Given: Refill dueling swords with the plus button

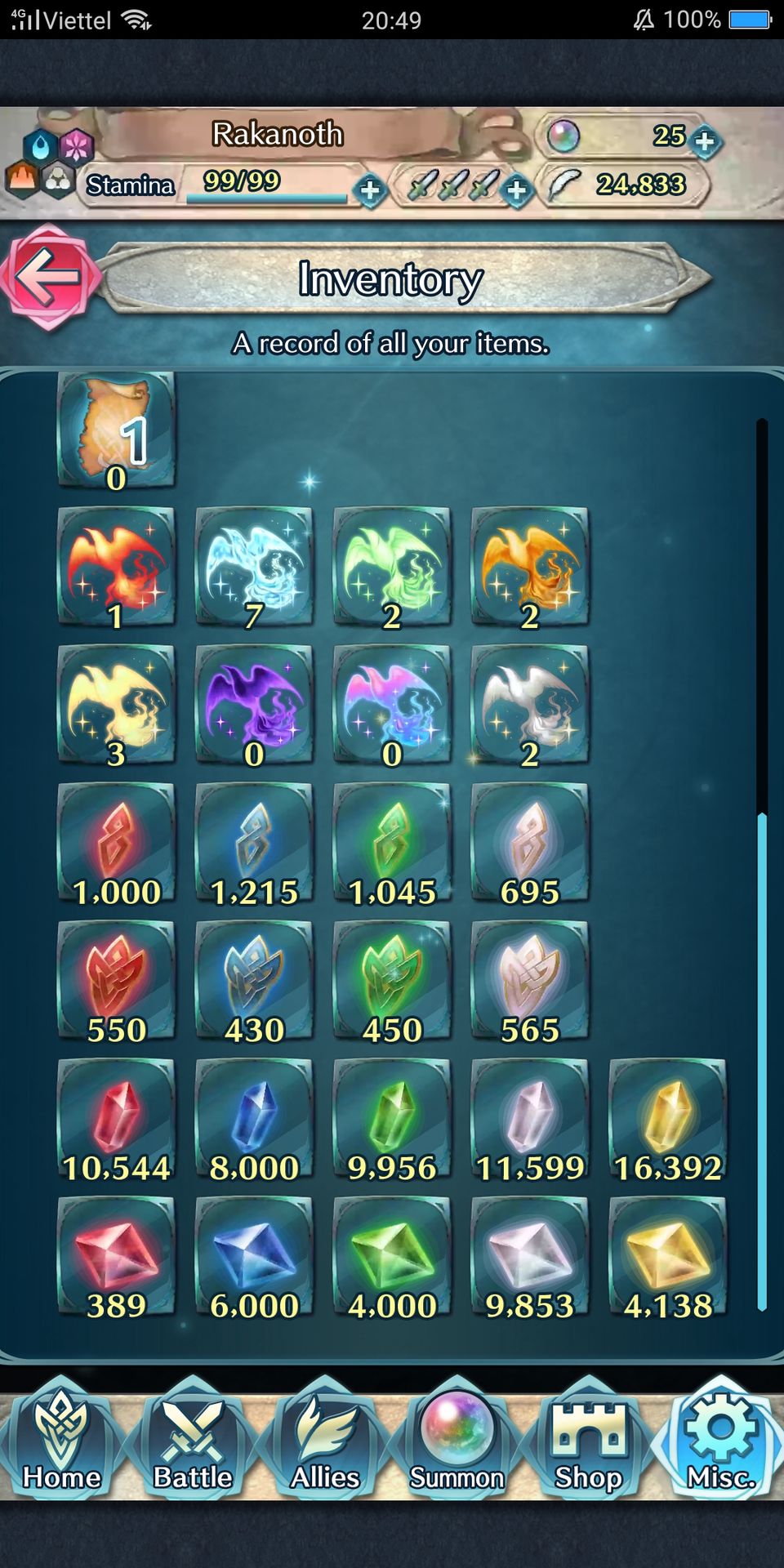Looking at the screenshot, I should coord(516,190).
